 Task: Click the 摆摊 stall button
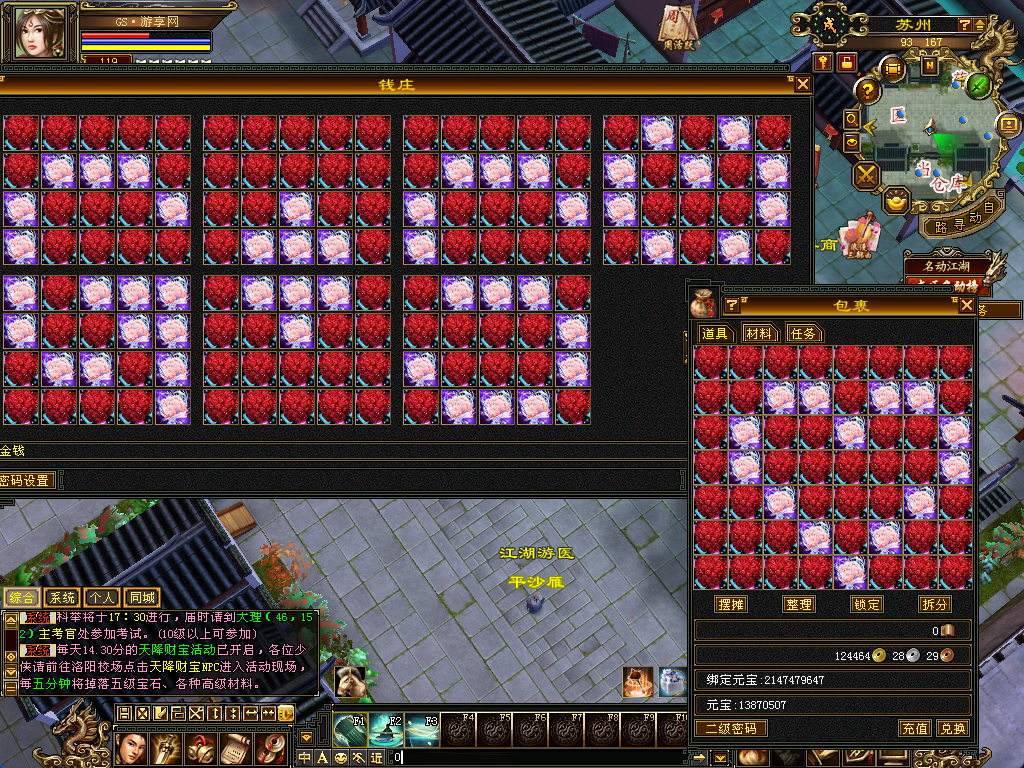point(731,604)
